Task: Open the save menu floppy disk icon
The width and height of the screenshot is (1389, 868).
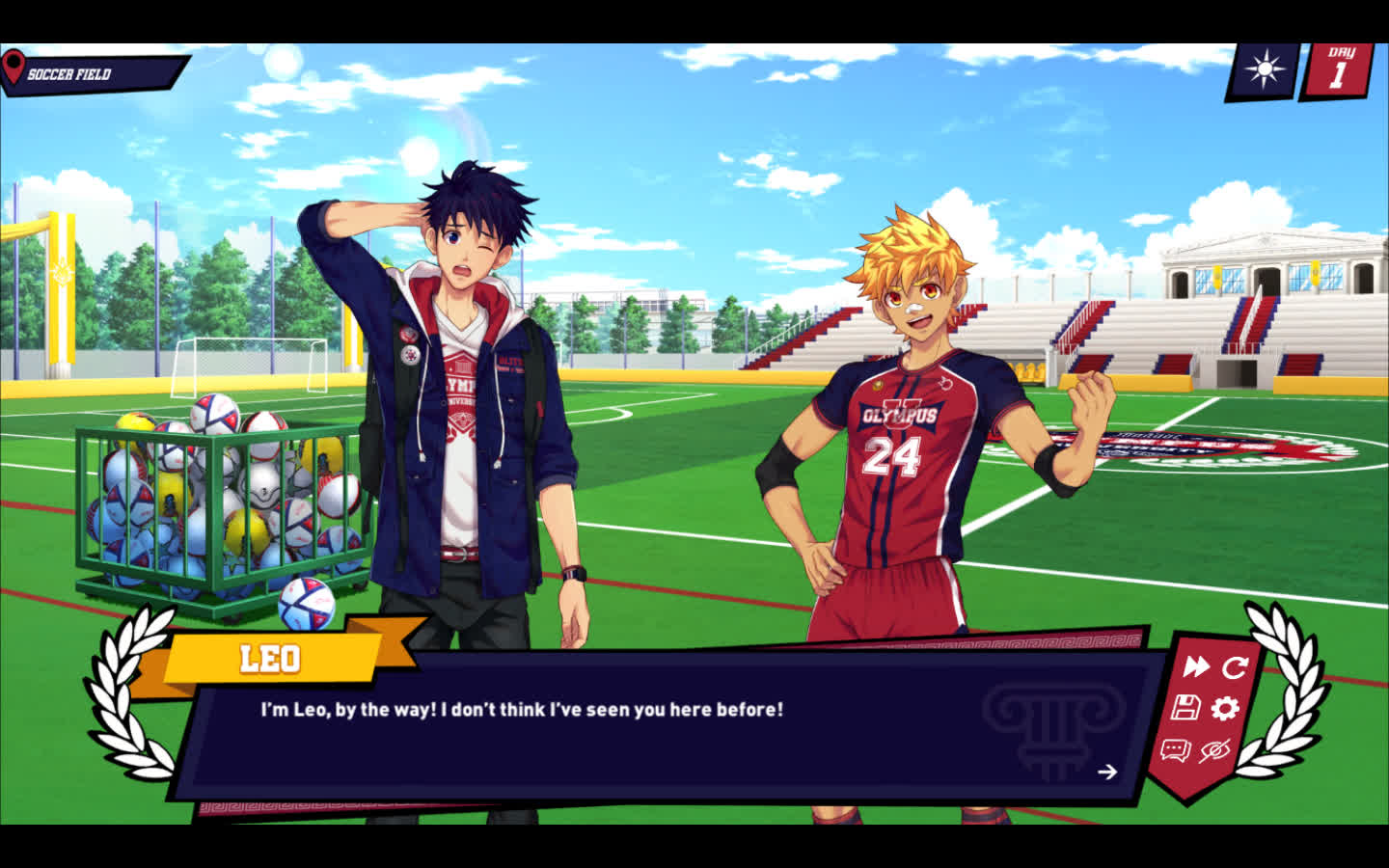Action: pyautogui.click(x=1185, y=708)
